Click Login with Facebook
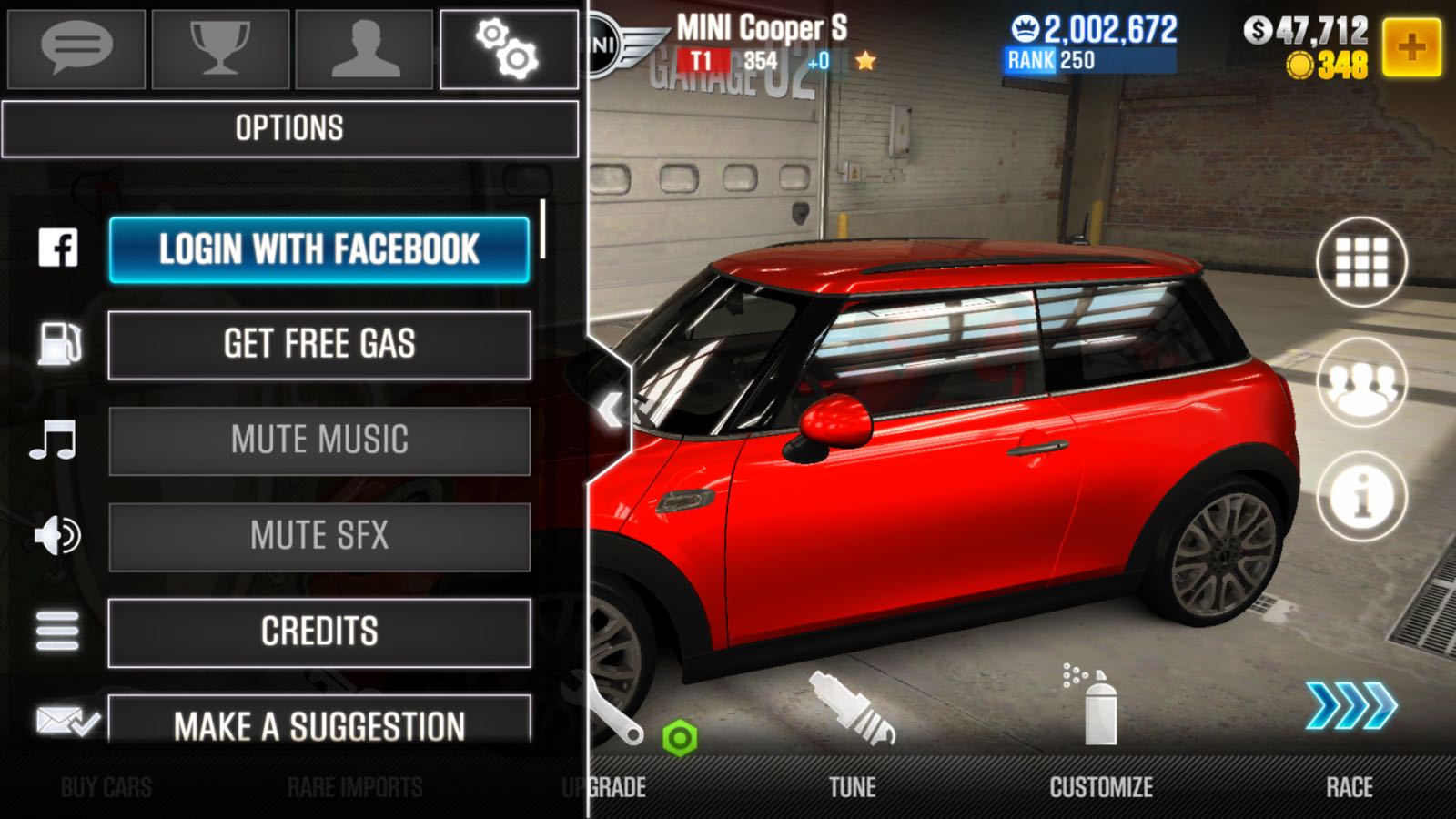Image resolution: width=1456 pixels, height=819 pixels. click(x=318, y=250)
